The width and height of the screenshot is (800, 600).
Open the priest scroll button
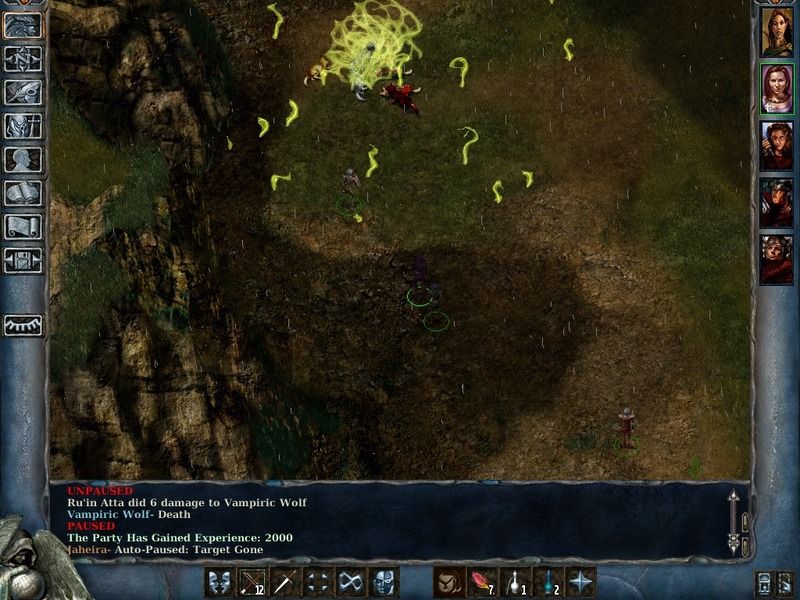(x=23, y=227)
